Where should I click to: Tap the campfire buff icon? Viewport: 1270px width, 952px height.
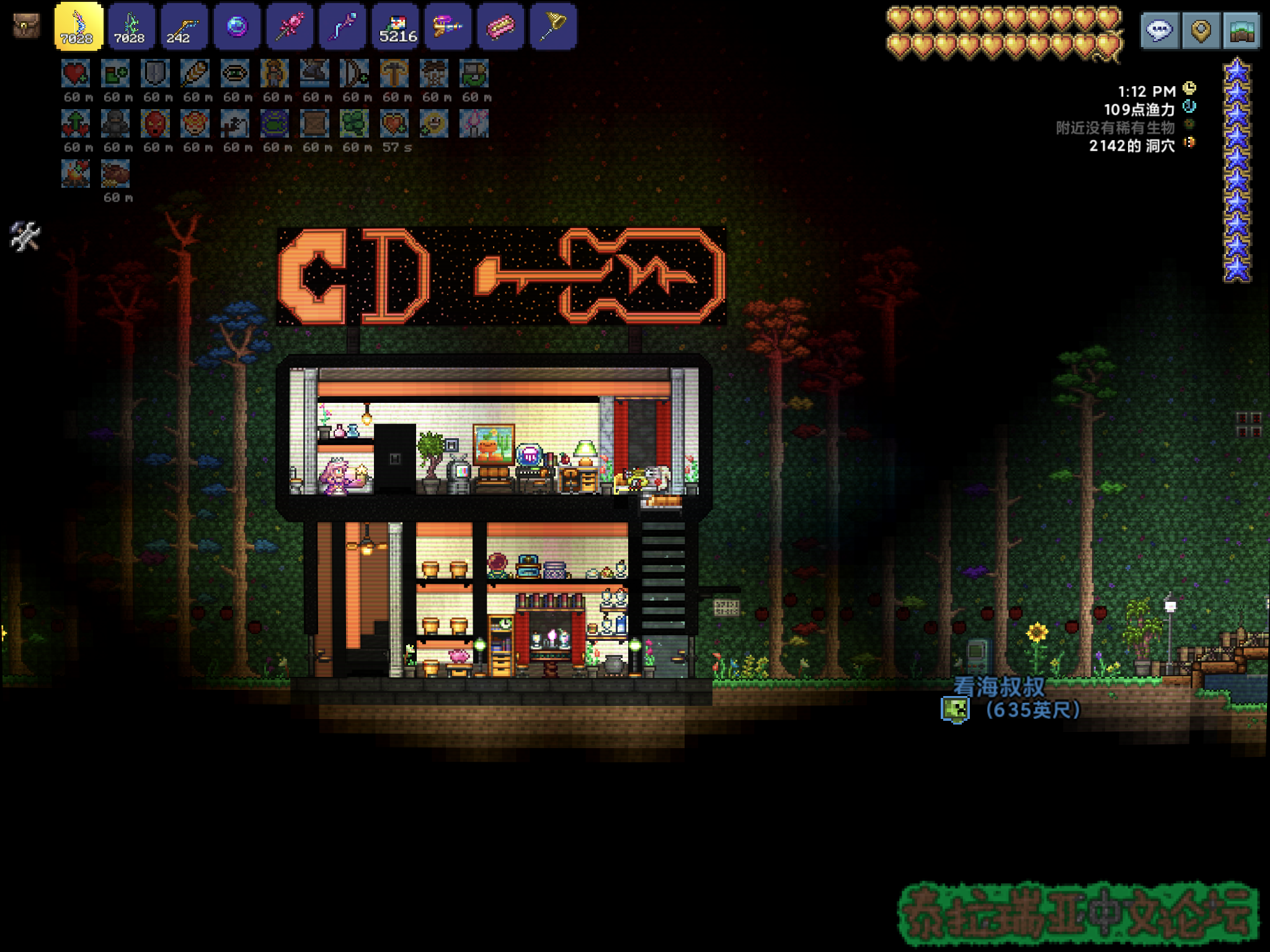tap(76, 174)
